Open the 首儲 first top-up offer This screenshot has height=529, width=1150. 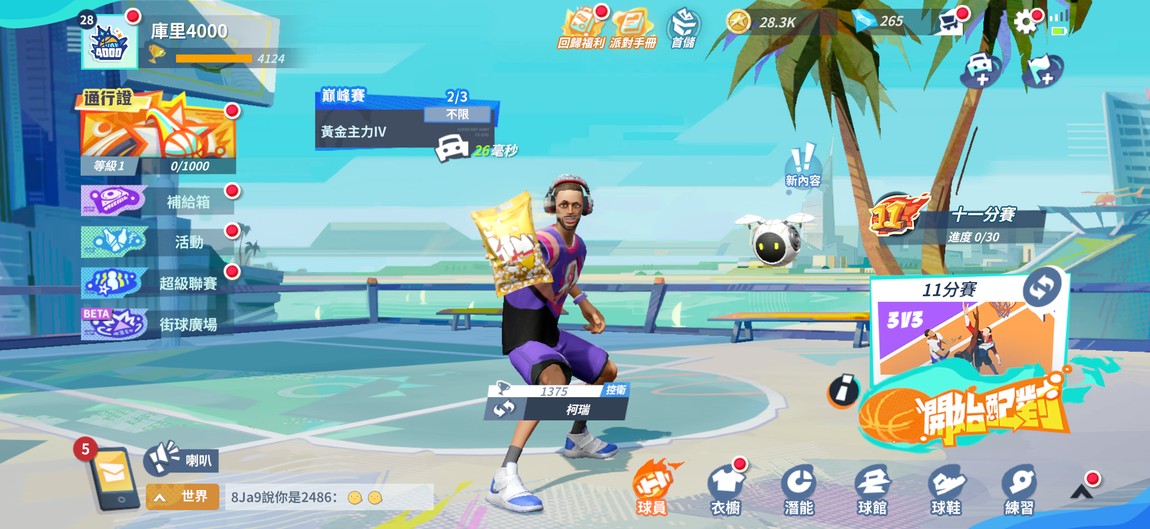point(684,28)
